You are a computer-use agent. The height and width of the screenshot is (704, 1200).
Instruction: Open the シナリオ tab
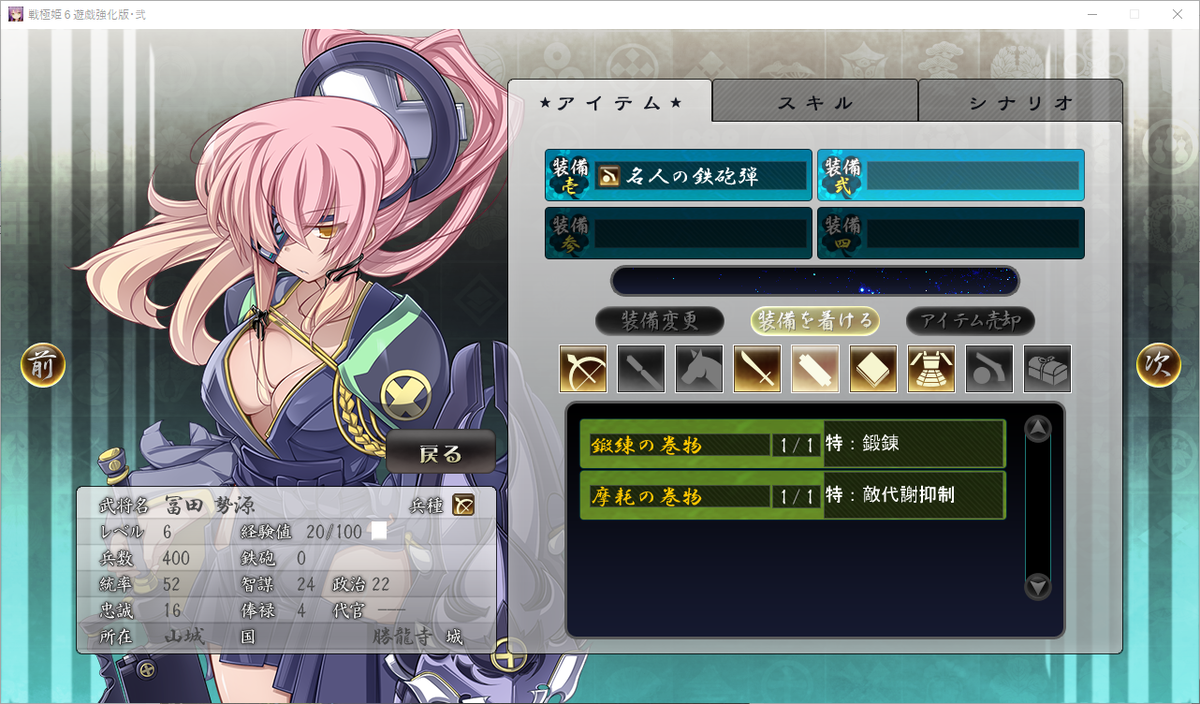[x=1020, y=103]
